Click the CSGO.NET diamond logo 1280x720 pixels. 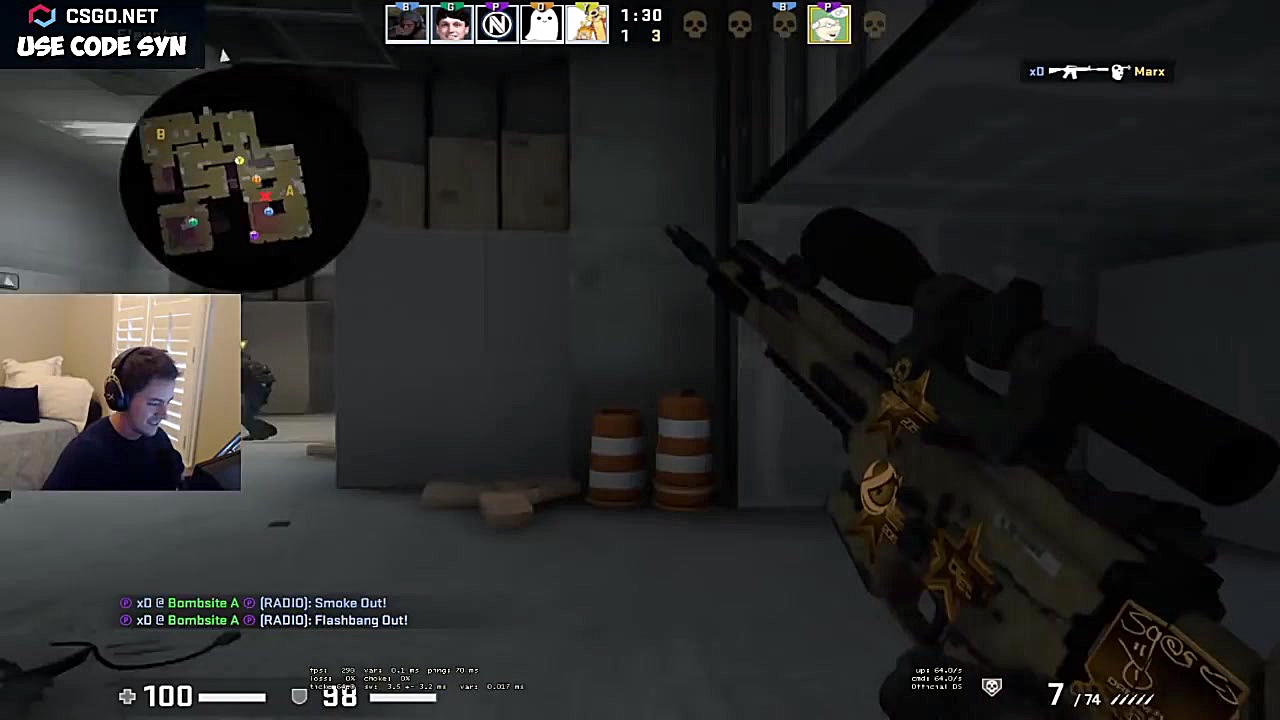click(41, 15)
